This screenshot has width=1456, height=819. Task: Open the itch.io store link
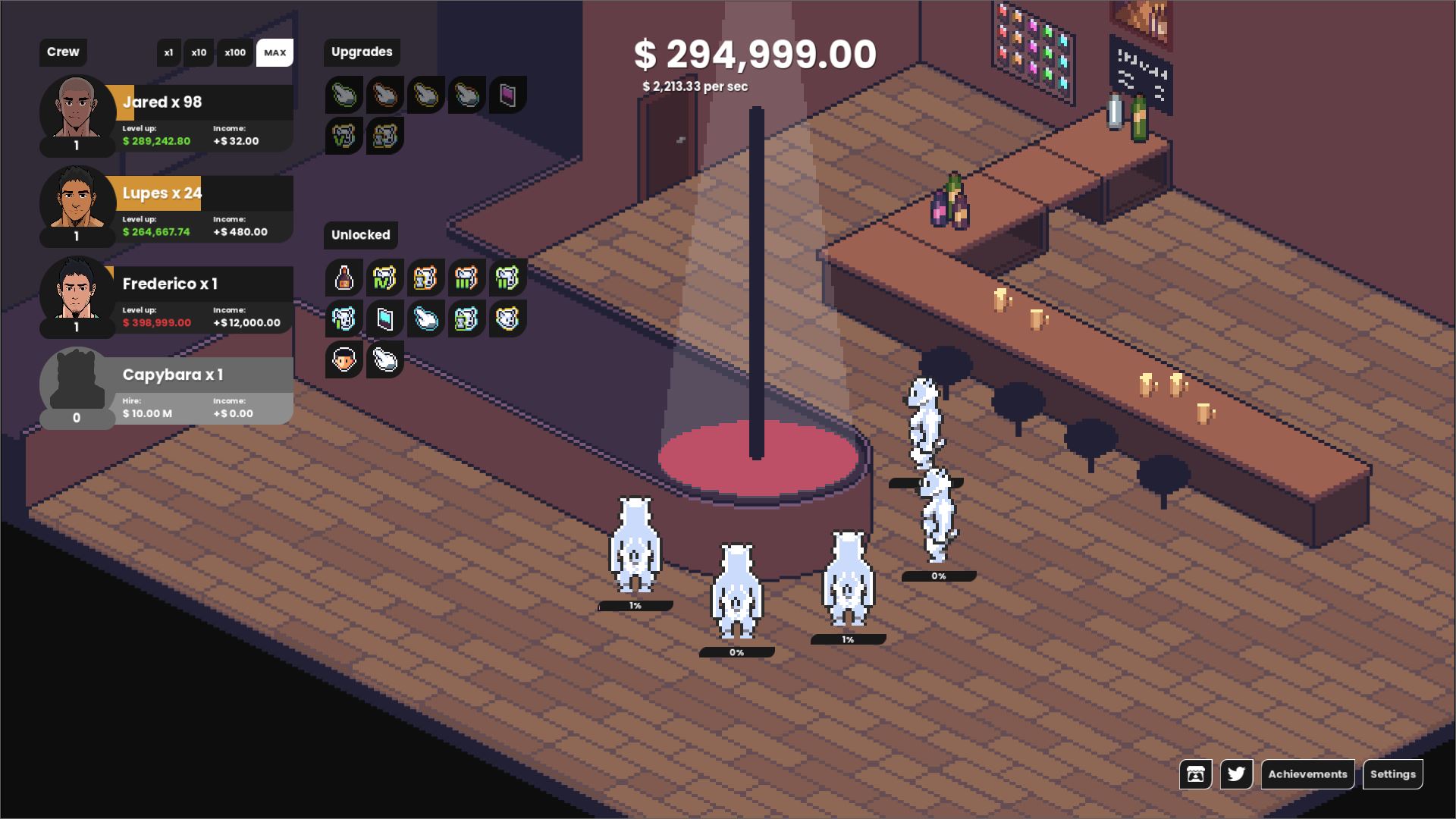coord(1195,774)
